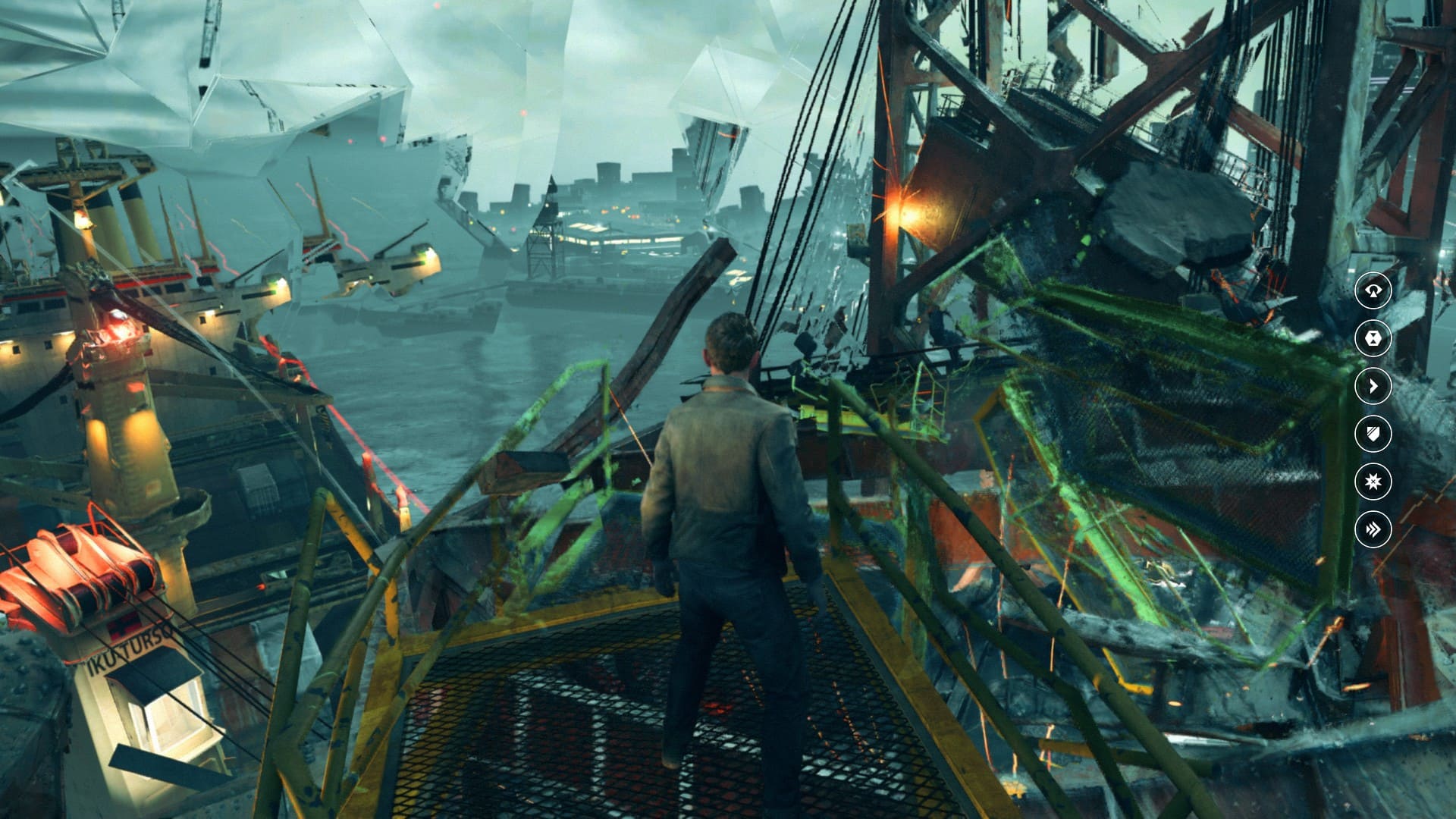Activate the Time Rush triple-chevron icon
1456x819 pixels.
(1373, 529)
